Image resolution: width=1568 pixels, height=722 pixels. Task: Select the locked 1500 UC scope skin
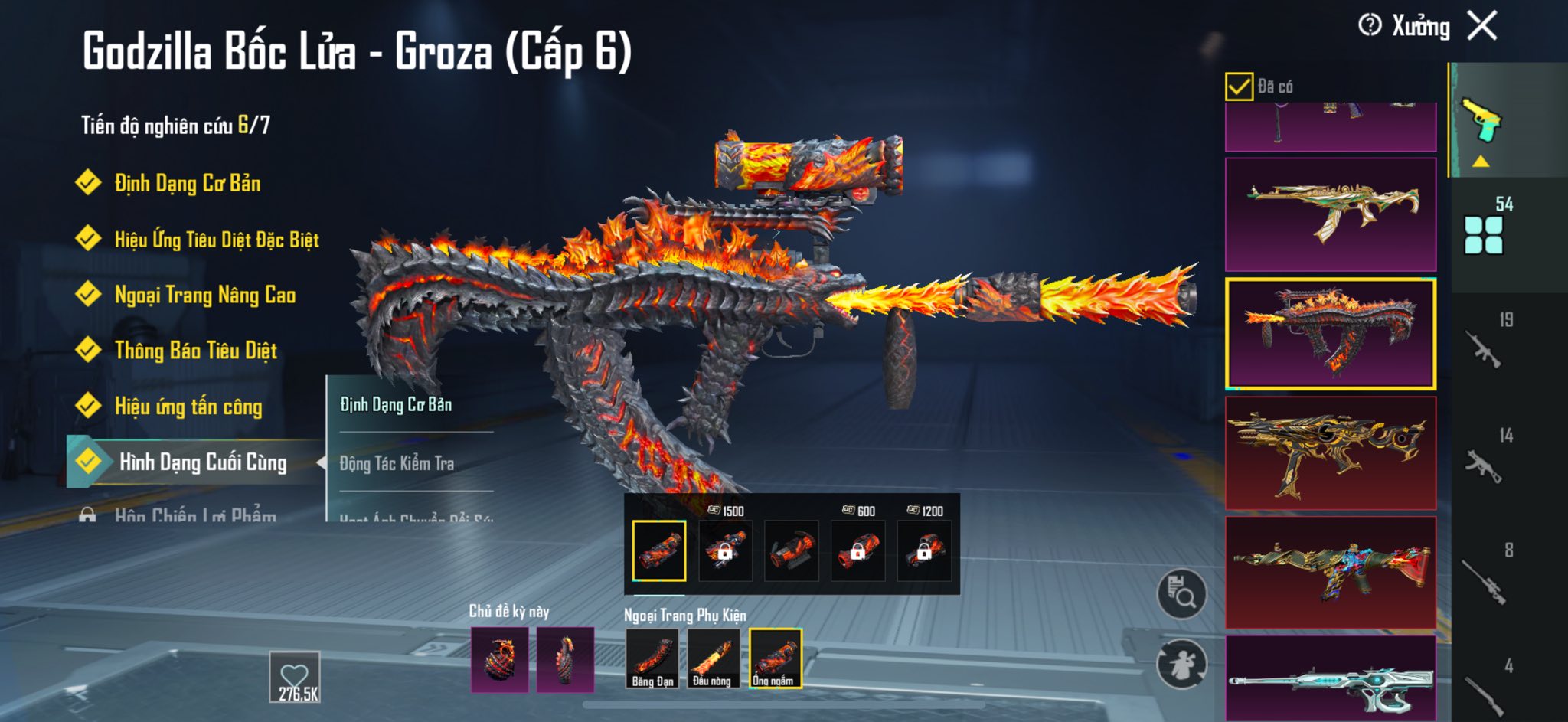click(725, 550)
